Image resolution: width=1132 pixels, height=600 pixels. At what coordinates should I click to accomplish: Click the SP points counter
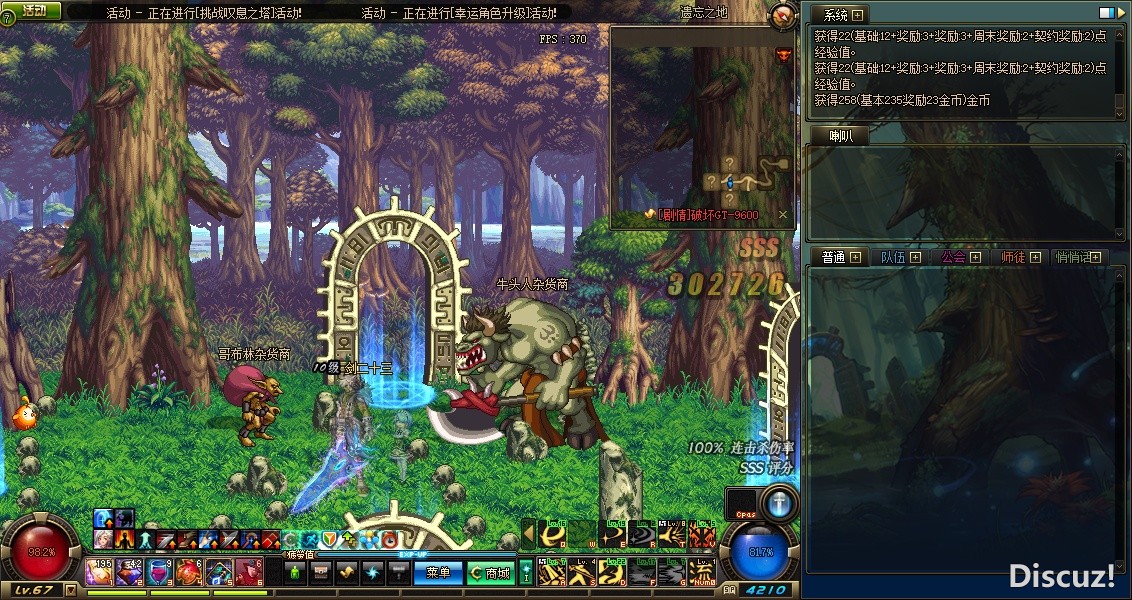(x=766, y=590)
